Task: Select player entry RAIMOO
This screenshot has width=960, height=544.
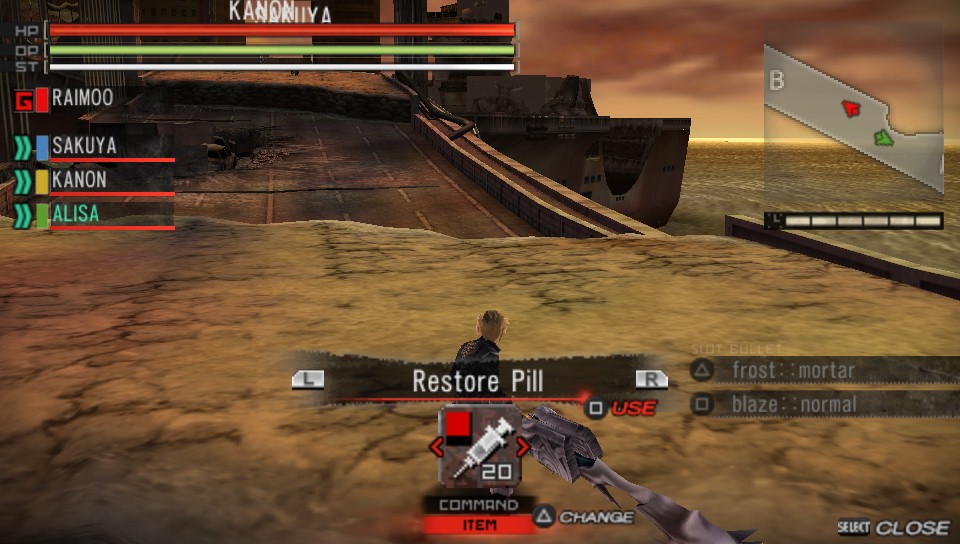Action: click(x=82, y=99)
